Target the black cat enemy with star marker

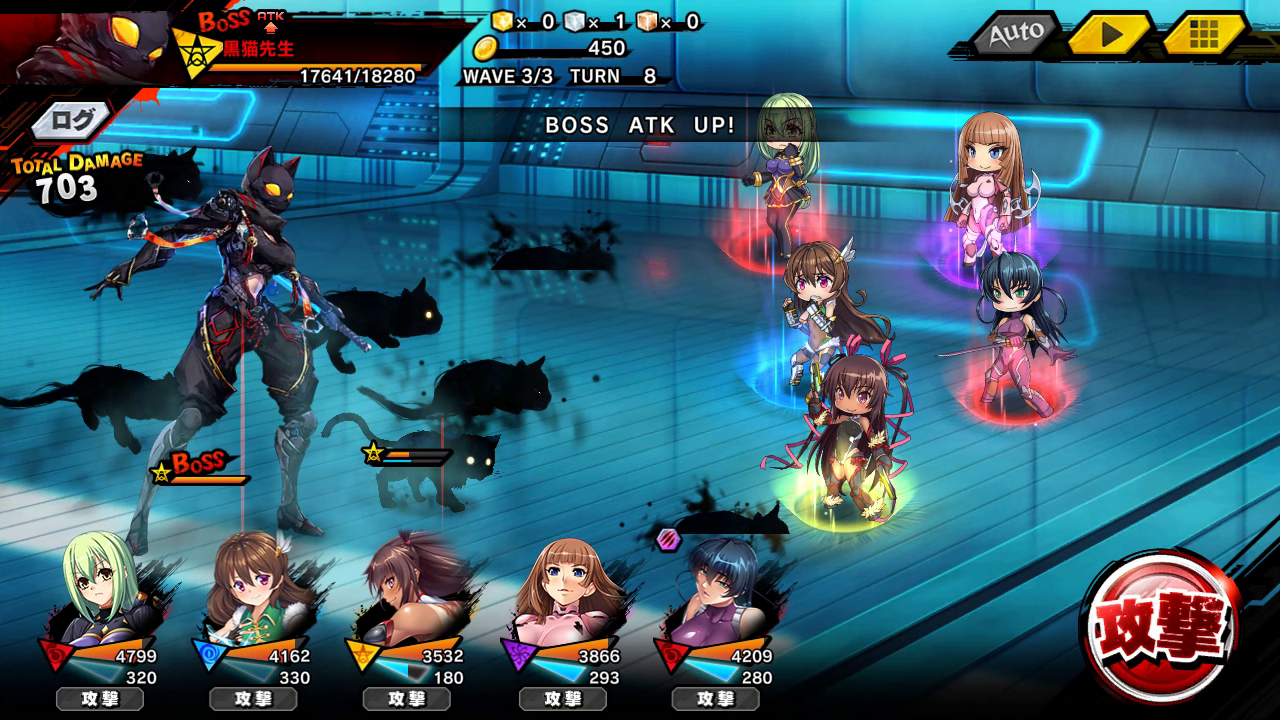(x=440, y=470)
